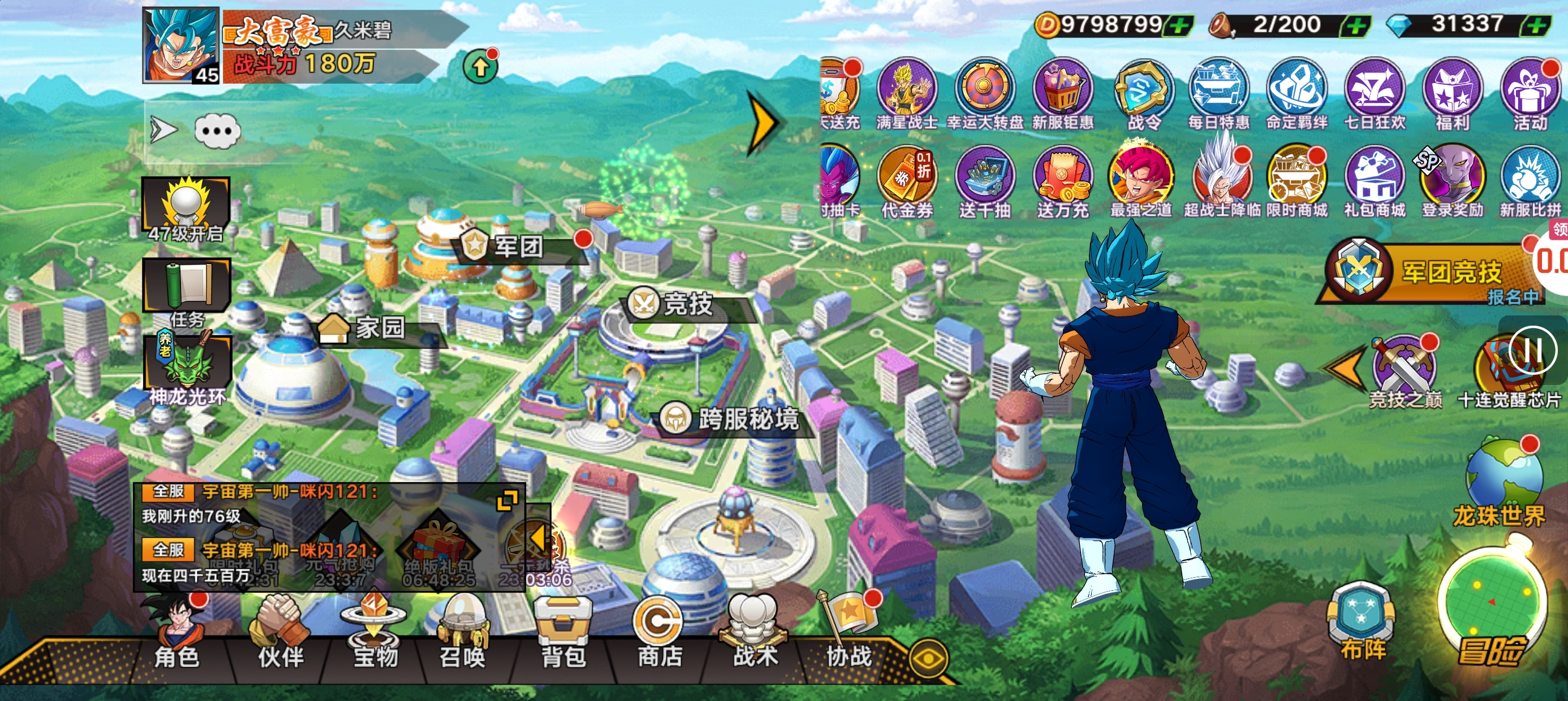Enter 龙珠世界 globe icon

click(1503, 481)
